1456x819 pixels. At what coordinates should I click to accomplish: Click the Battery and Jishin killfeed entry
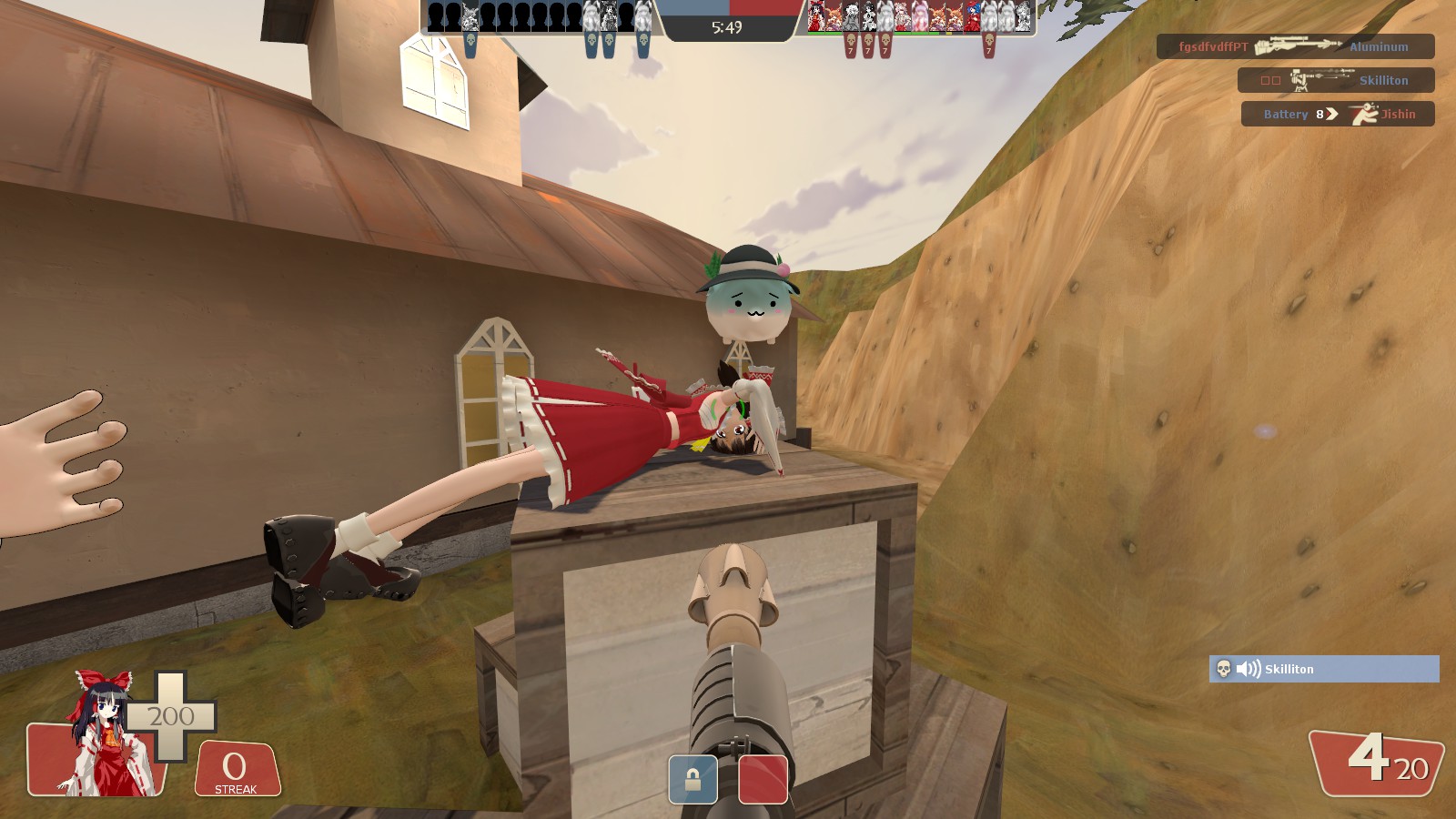[1337, 114]
